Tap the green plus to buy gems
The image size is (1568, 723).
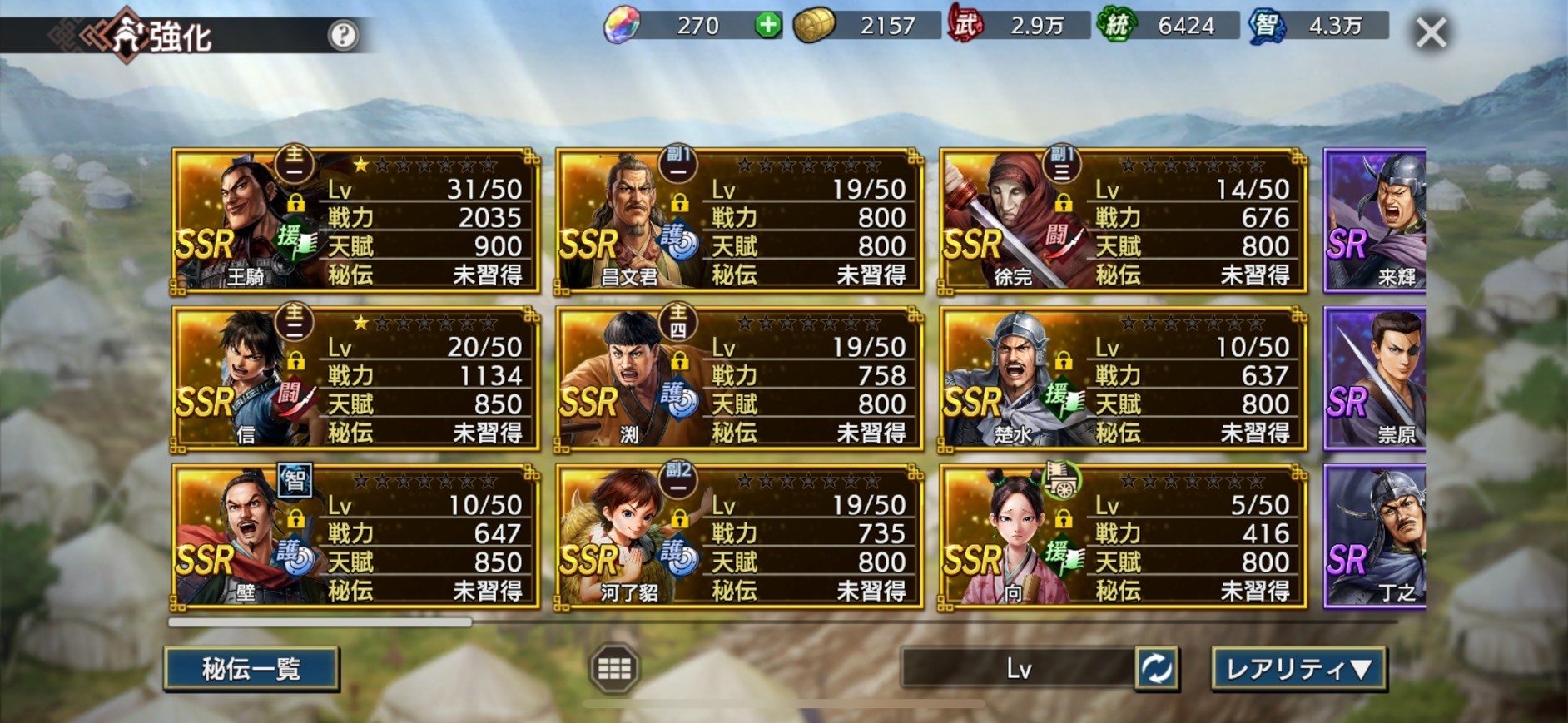(x=770, y=27)
